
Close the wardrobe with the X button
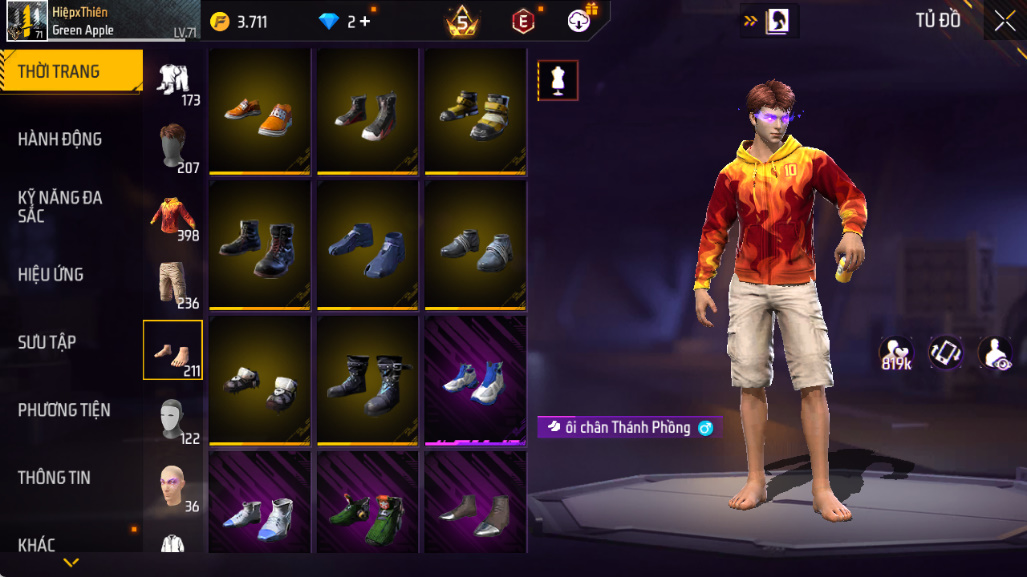1004,21
